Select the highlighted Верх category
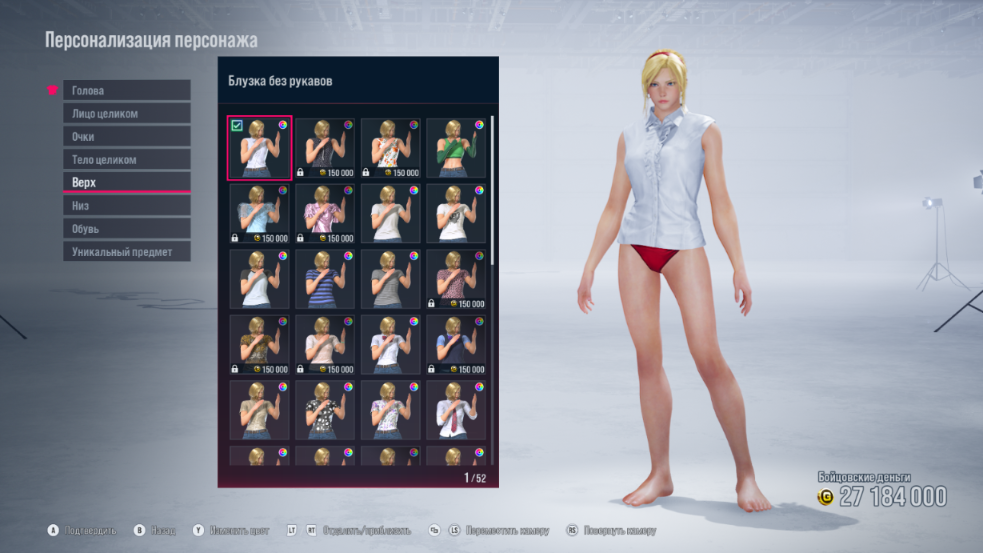This screenshot has height=553, width=983. click(x=126, y=182)
